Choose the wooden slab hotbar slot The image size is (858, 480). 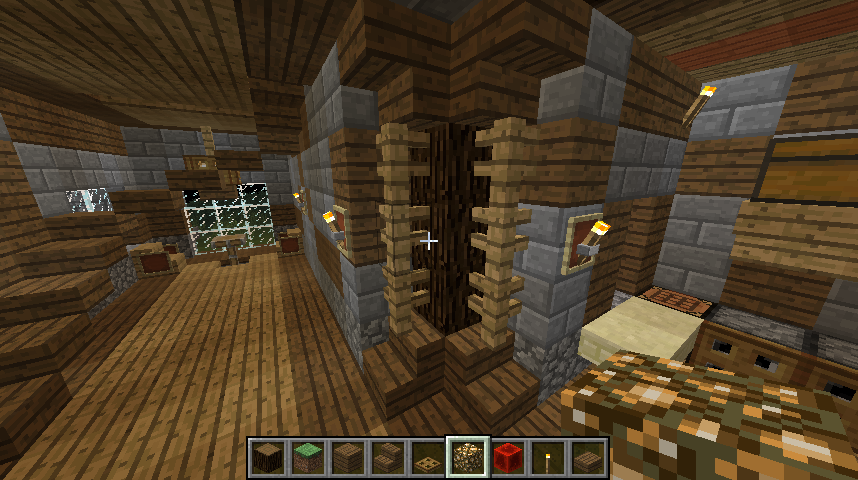[x=587, y=458]
